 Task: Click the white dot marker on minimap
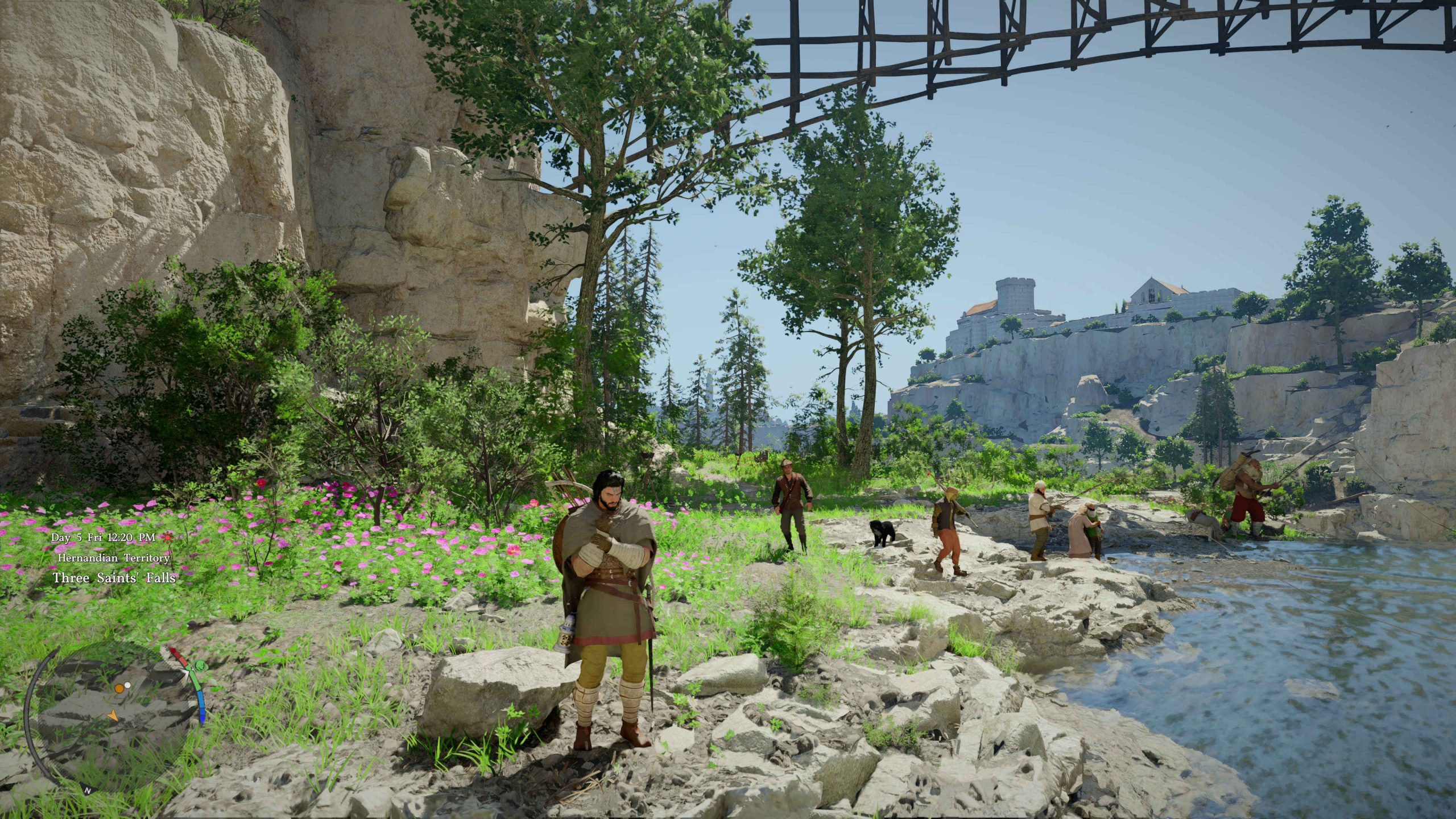click(127, 685)
